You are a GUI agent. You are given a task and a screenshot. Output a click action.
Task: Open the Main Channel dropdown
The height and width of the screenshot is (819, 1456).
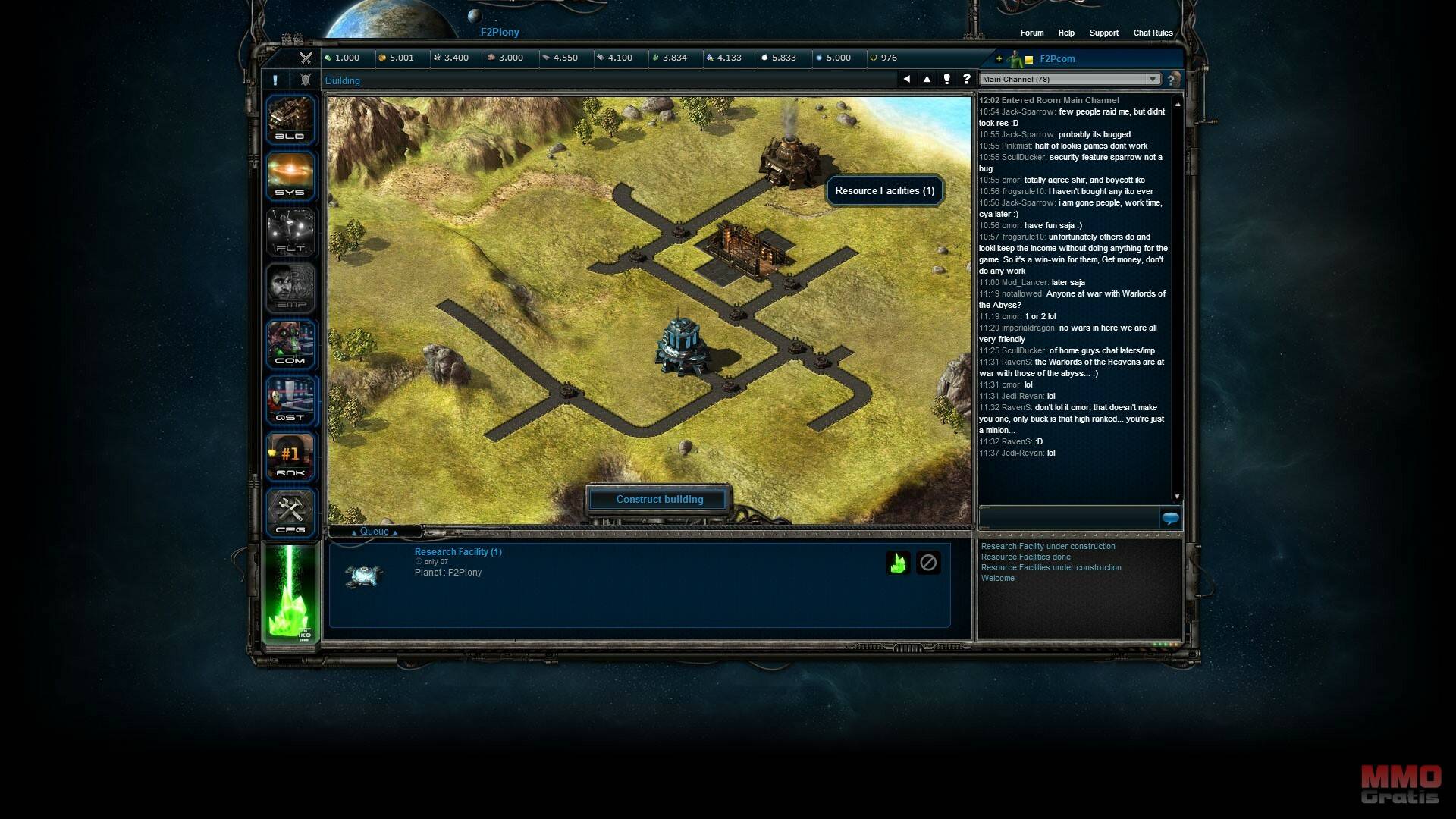click(x=1069, y=79)
